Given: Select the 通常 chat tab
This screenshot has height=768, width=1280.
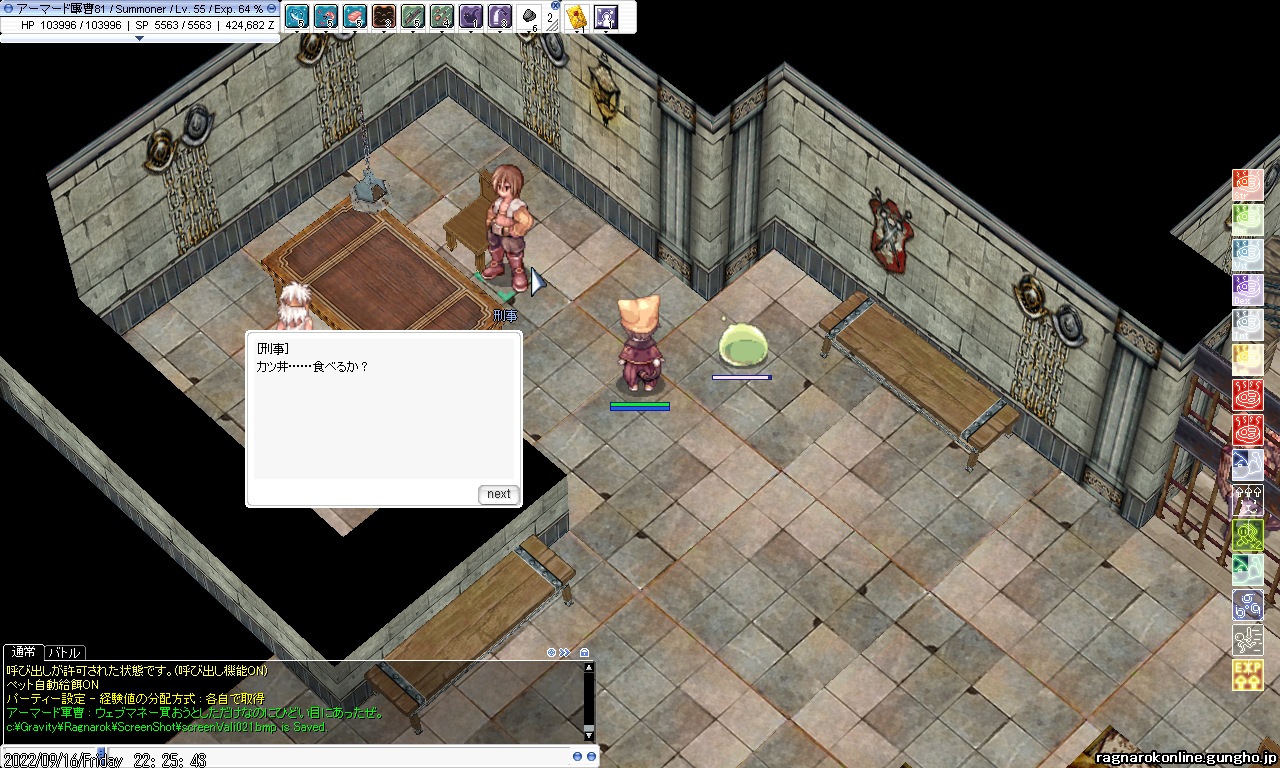Looking at the screenshot, I should click(x=23, y=653).
